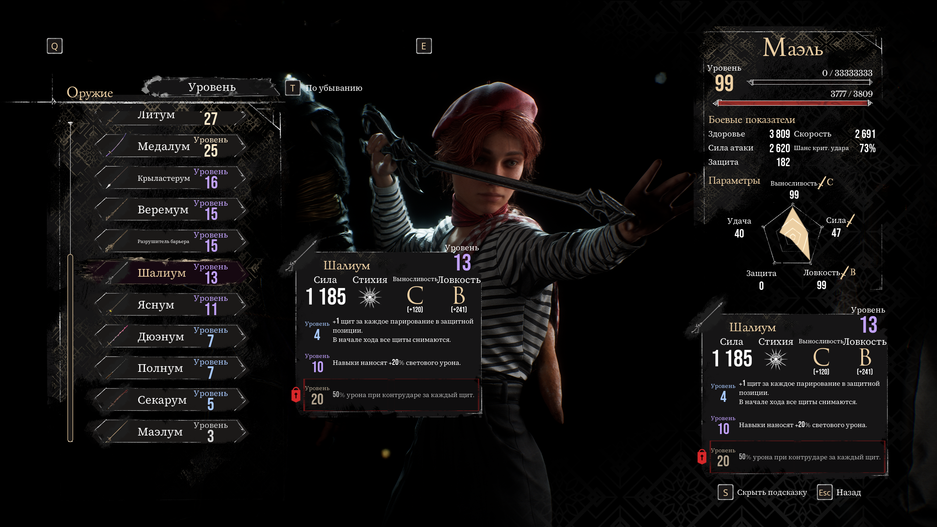Go back with the Назад button
This screenshot has height=527, width=937.
(848, 493)
